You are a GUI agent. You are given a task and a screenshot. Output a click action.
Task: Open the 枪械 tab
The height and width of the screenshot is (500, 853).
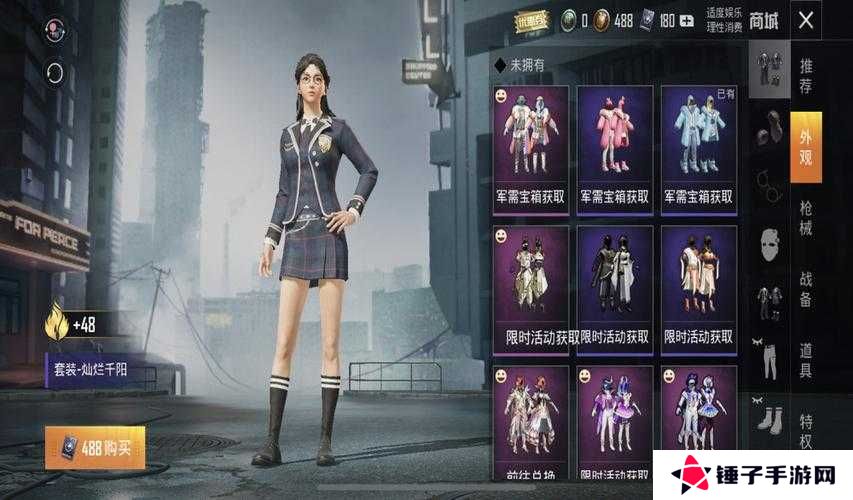(x=805, y=219)
